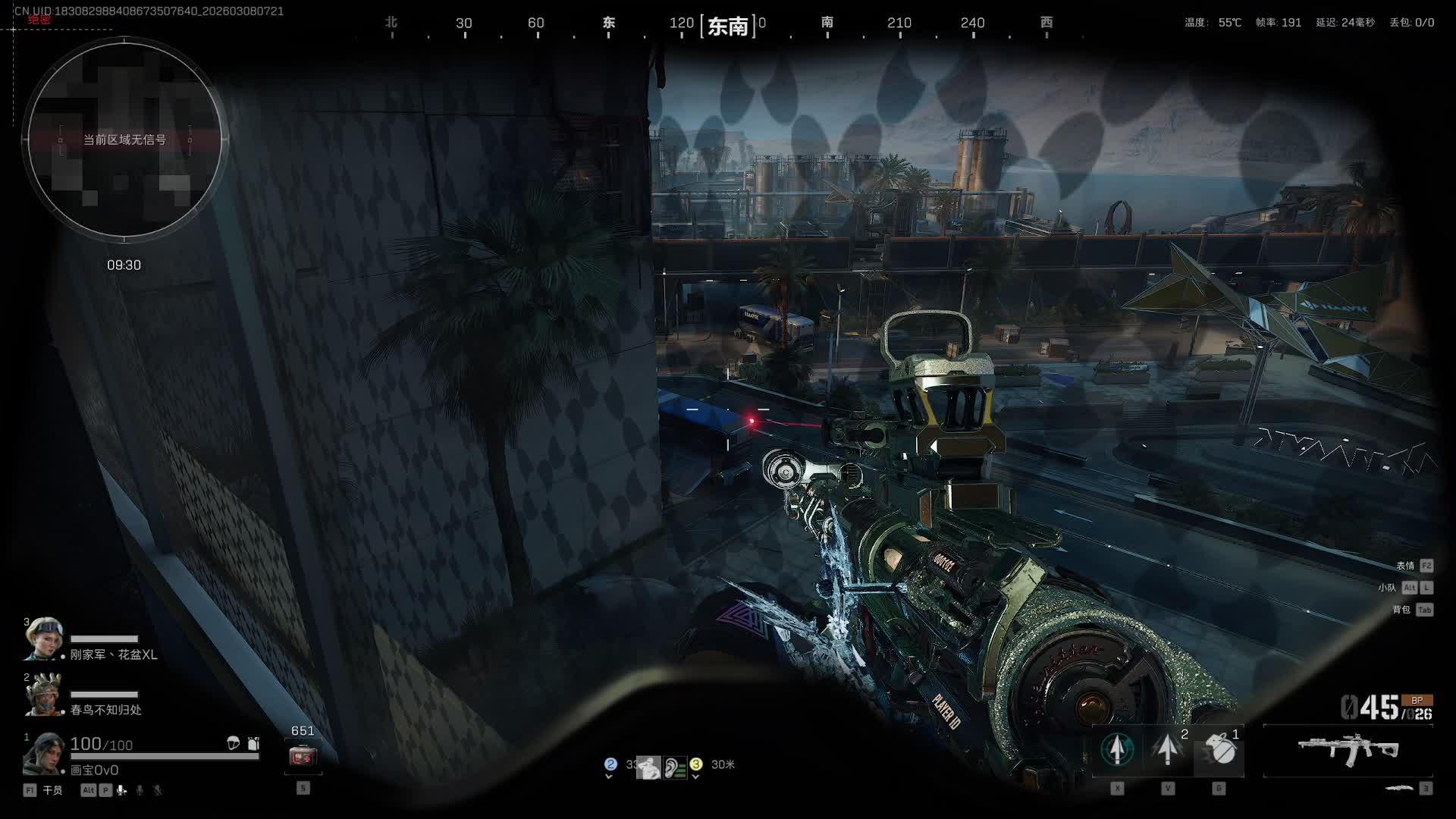Viewport: 1456px width, 819px height.
Task: Select teammate 春鸟不知归处's portrait
Action: (42, 694)
